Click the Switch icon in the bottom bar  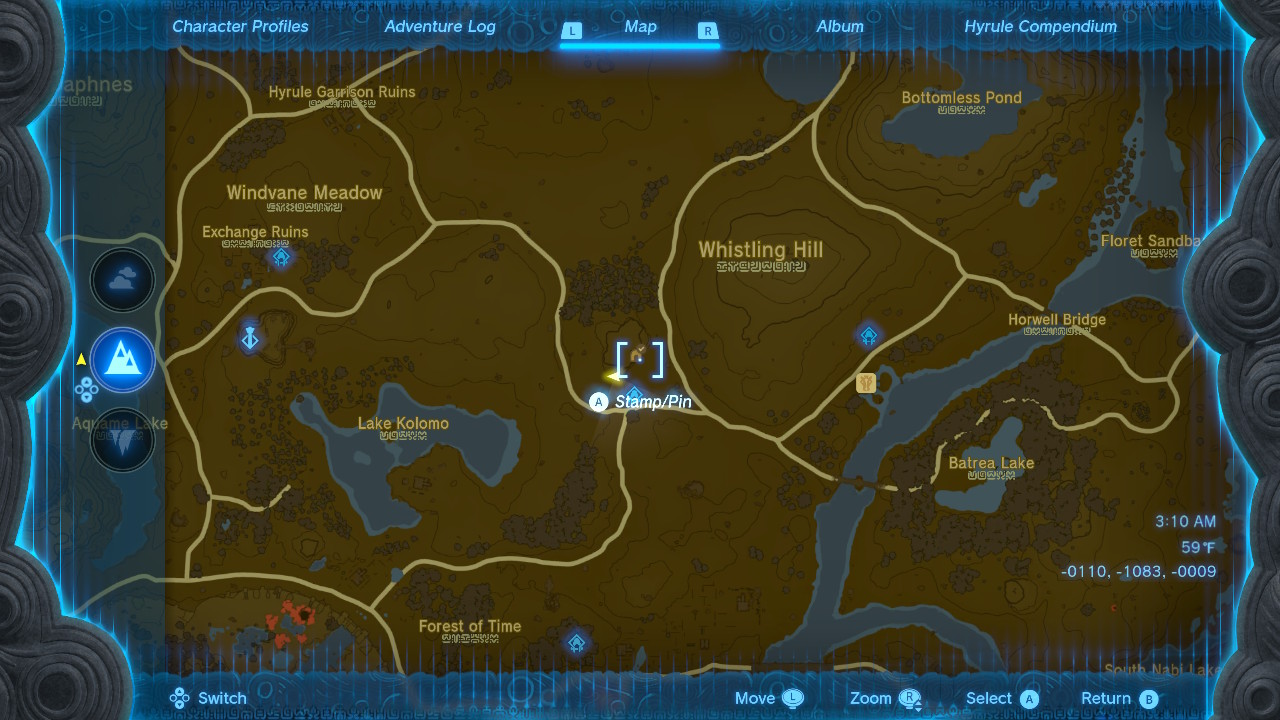pyautogui.click(x=179, y=698)
